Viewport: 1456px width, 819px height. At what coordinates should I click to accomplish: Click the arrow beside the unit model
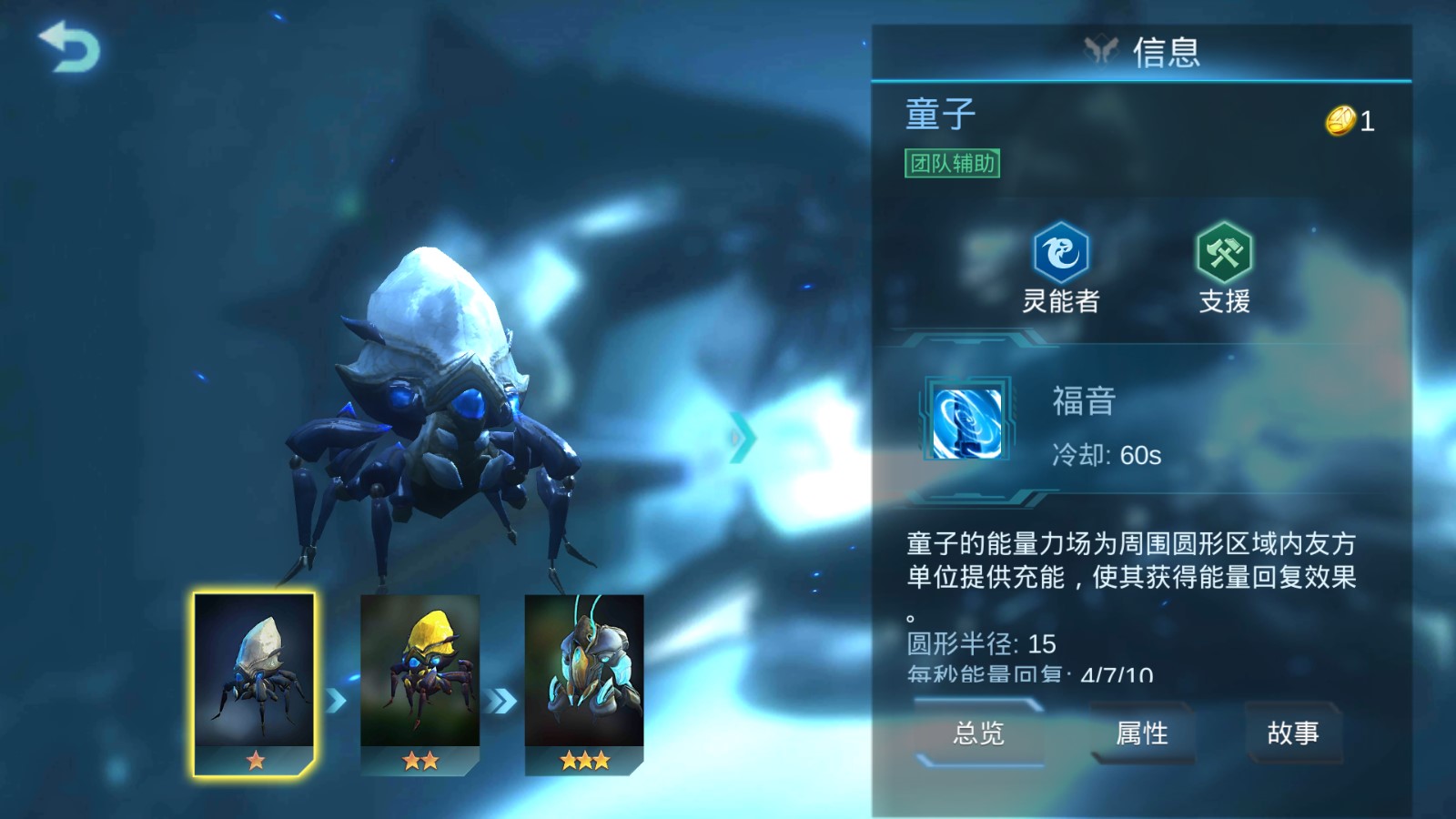click(742, 438)
